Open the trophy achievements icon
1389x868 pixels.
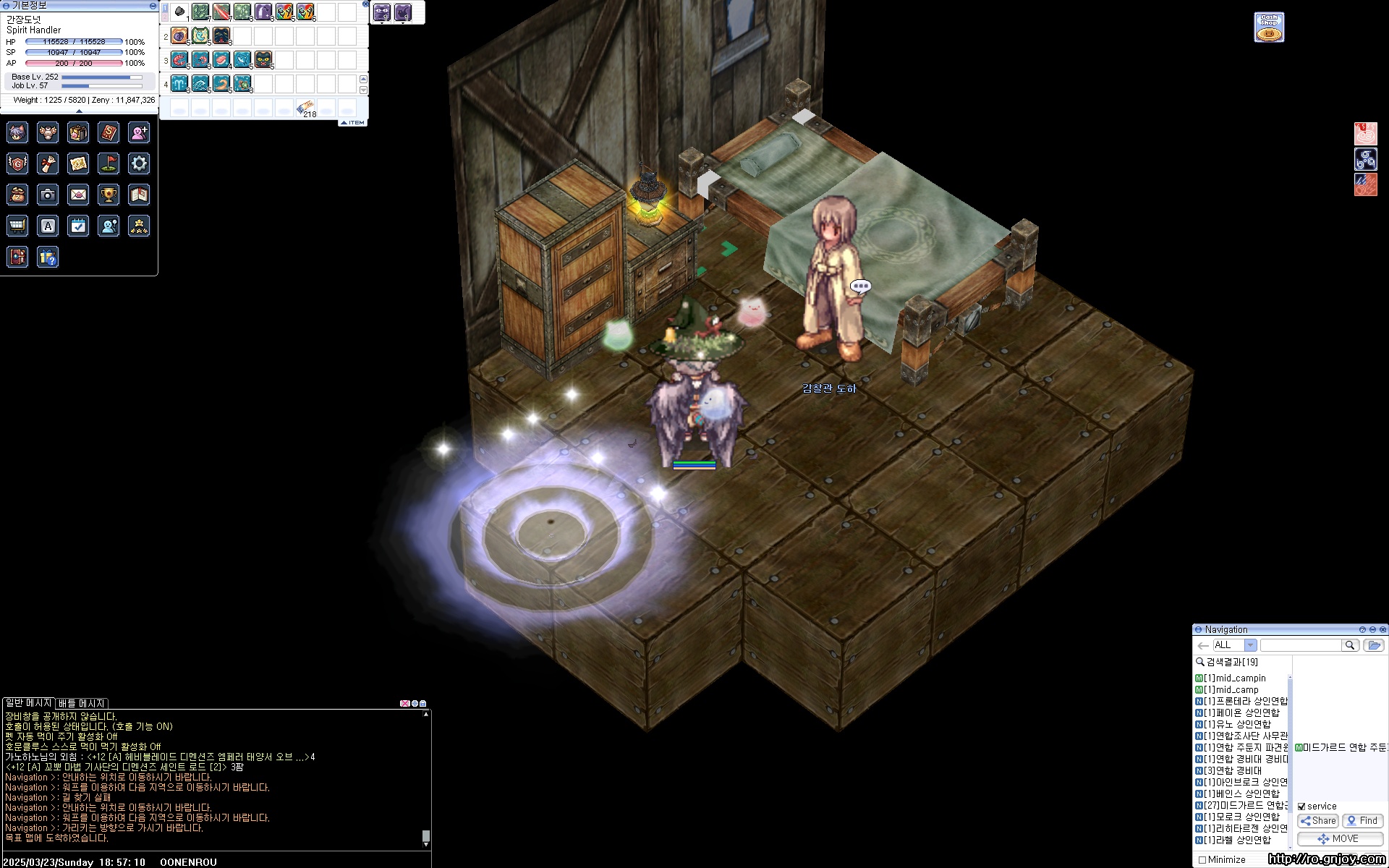(109, 195)
